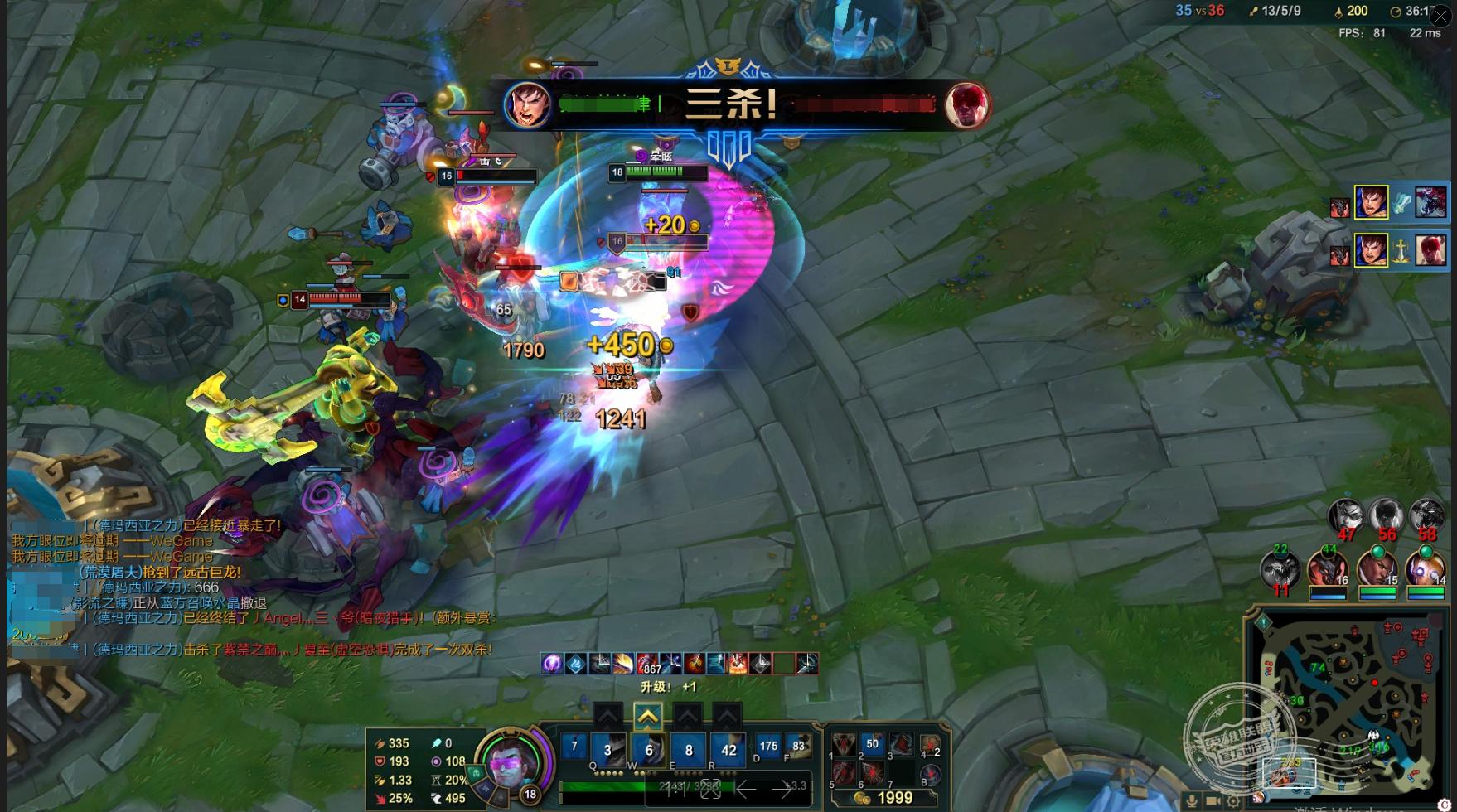Cast the E ability
Image resolution: width=1457 pixels, height=812 pixels.
click(x=688, y=748)
